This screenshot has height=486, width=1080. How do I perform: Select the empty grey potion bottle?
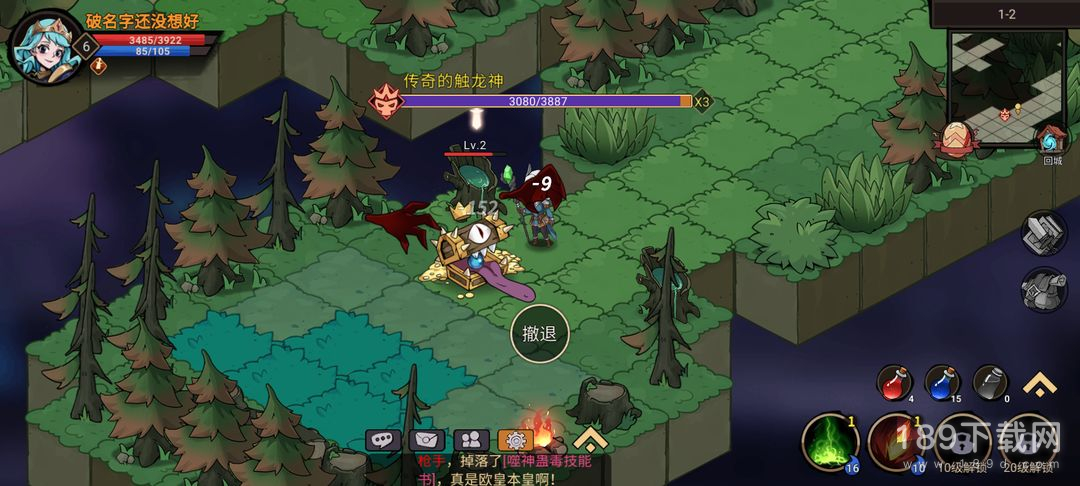(x=990, y=383)
